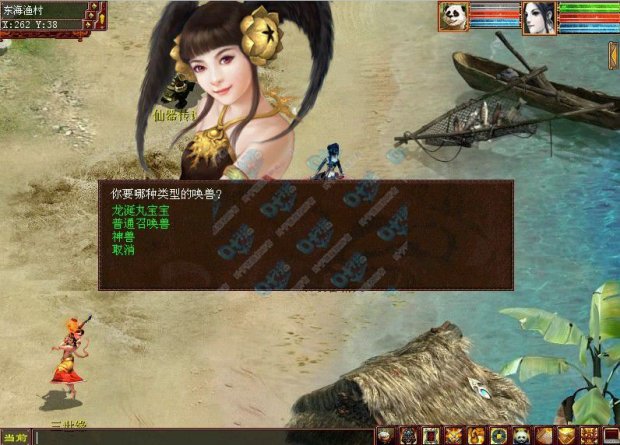Cancel the dialogue with 取消
The height and width of the screenshot is (445, 620).
pos(123,249)
